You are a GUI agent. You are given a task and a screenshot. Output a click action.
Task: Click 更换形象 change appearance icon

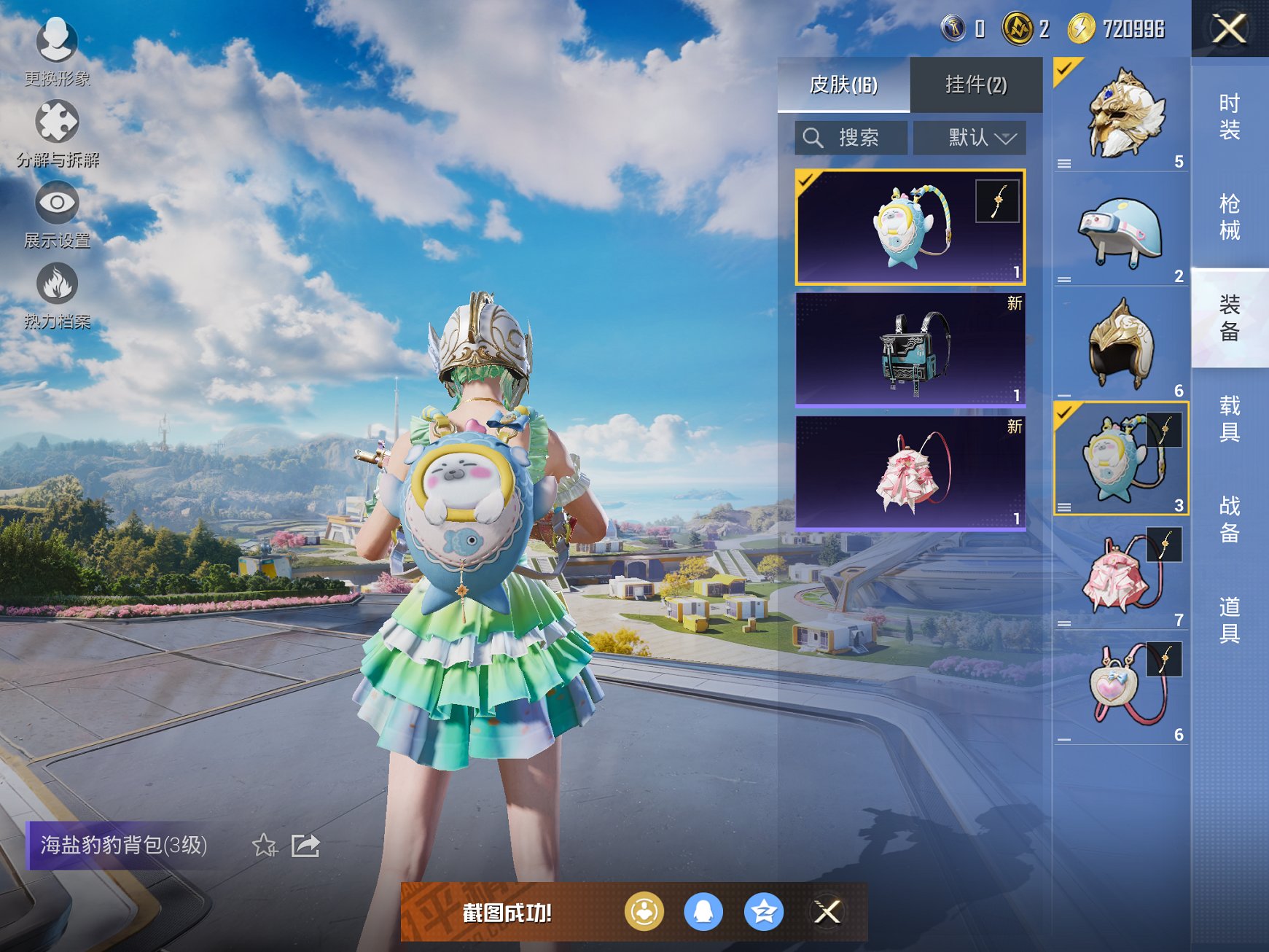(57, 44)
